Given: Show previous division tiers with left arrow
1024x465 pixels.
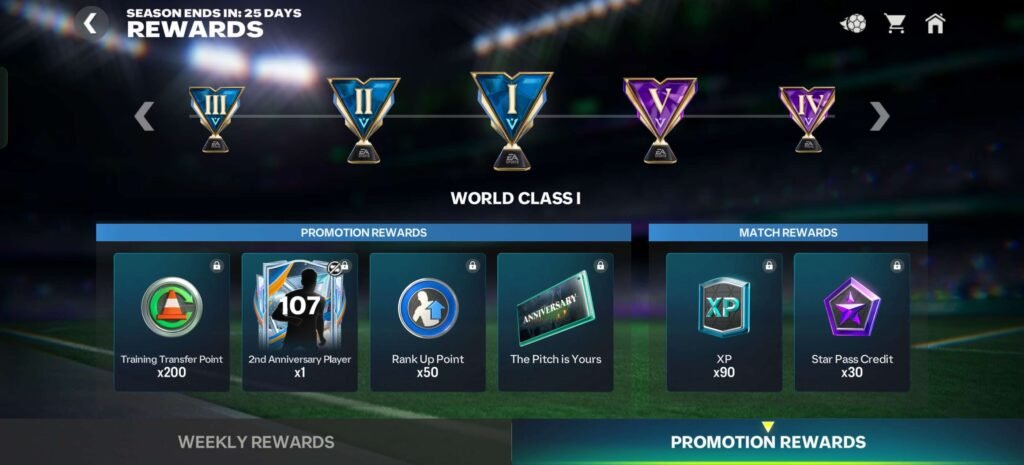Looking at the screenshot, I should click(145, 116).
